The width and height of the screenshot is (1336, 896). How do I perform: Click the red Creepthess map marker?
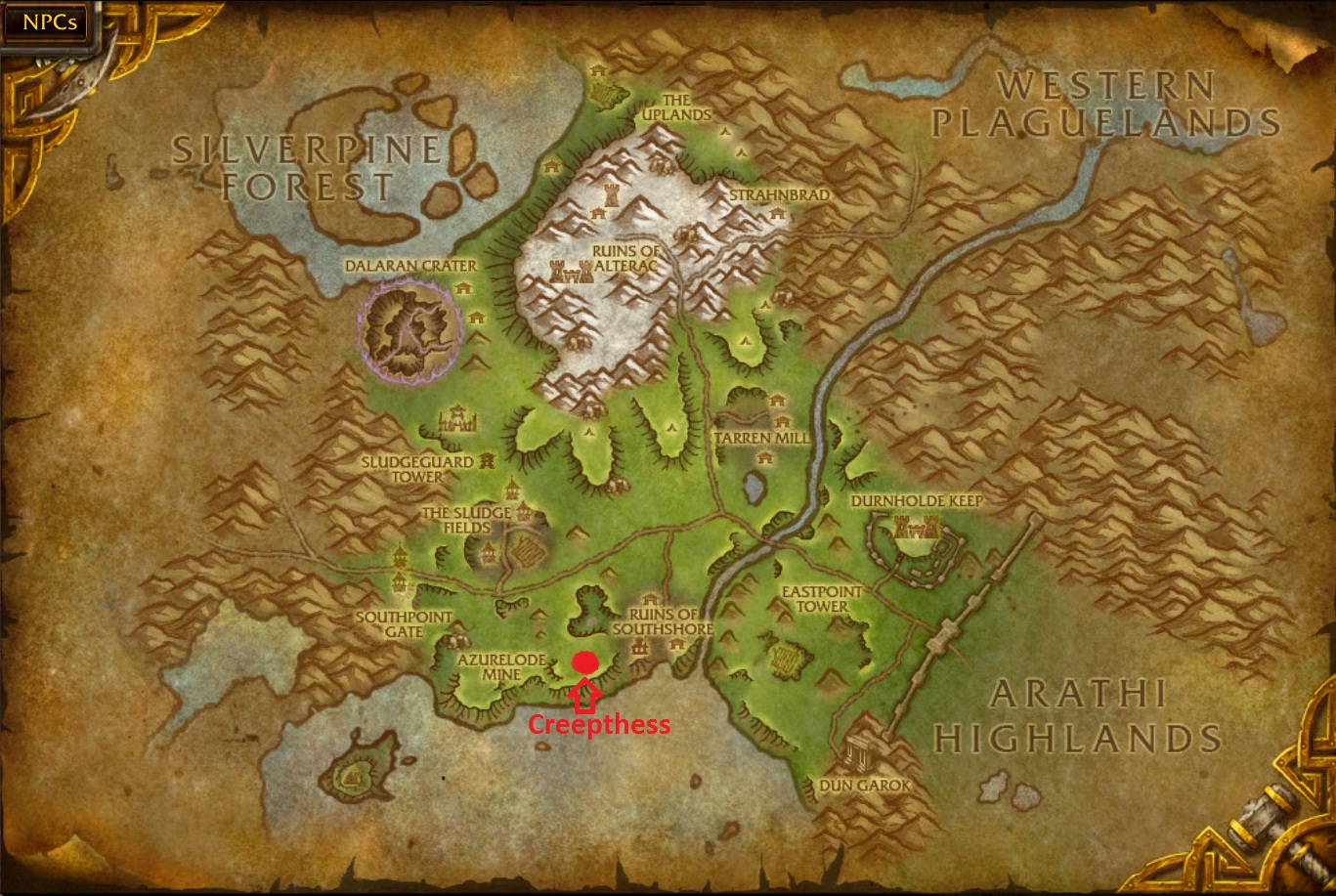pos(586,661)
